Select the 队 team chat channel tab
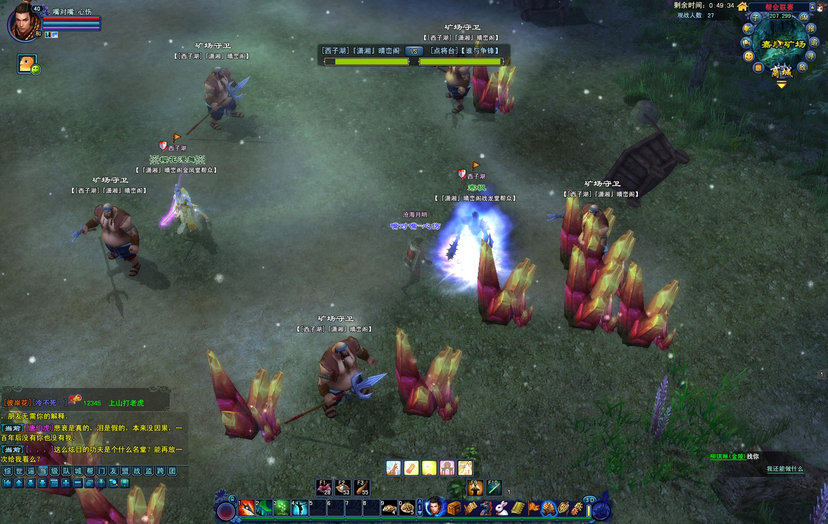 coord(67,470)
